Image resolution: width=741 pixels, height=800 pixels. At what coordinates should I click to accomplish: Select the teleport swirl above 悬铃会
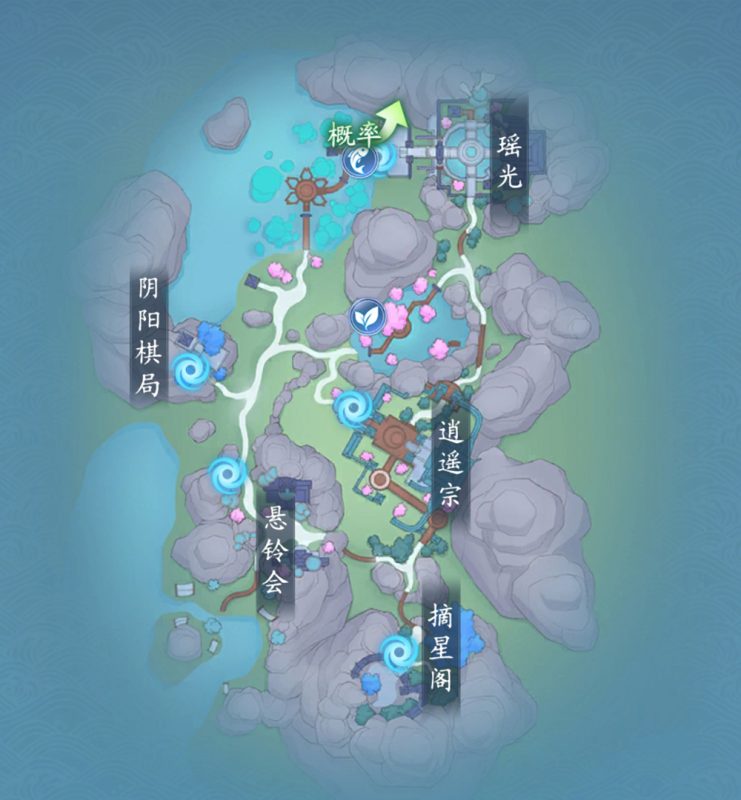(x=226, y=473)
